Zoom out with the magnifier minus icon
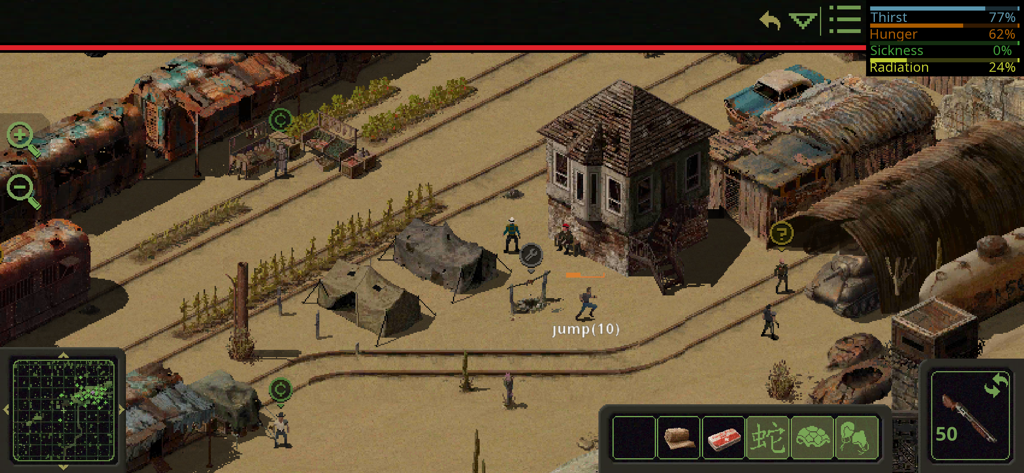Viewport: 1024px width, 473px height. [x=22, y=189]
